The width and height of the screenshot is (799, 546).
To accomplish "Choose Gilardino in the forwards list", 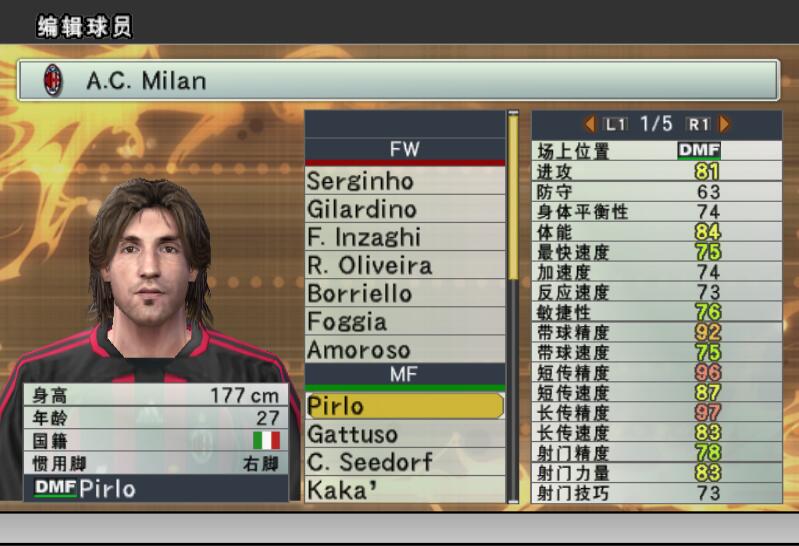I will [x=404, y=209].
